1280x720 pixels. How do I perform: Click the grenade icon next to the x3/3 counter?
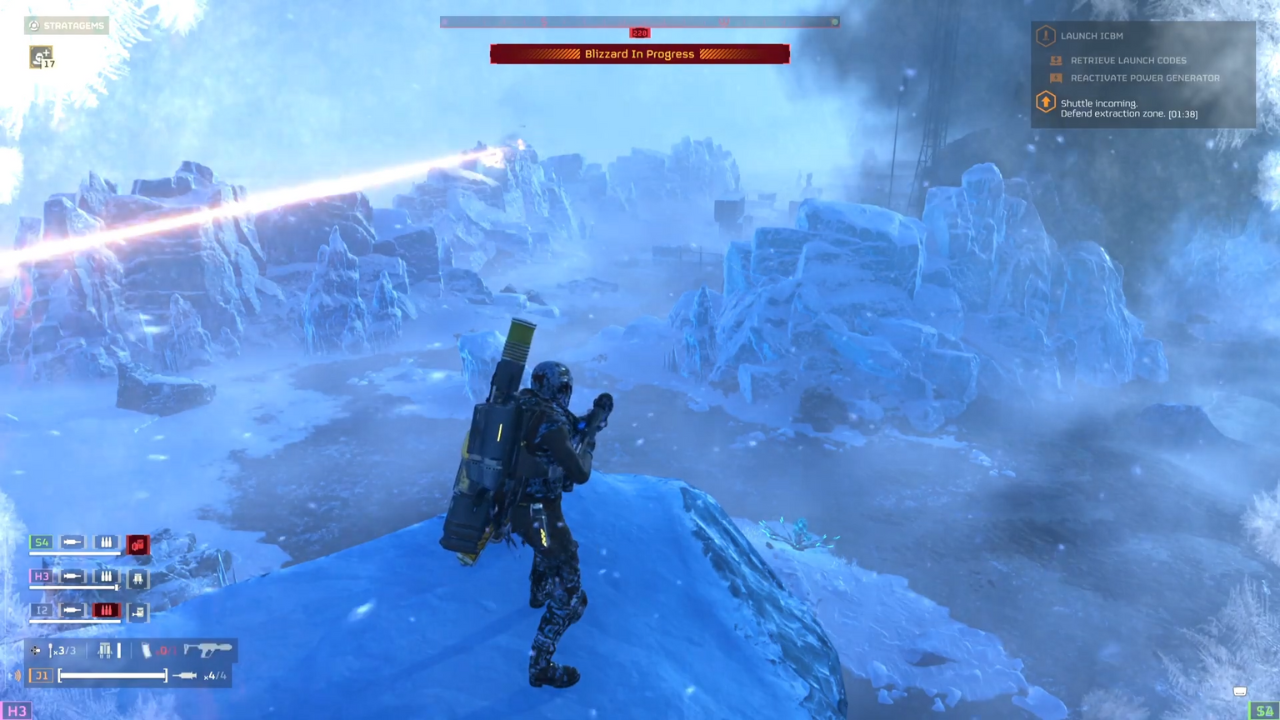point(51,649)
